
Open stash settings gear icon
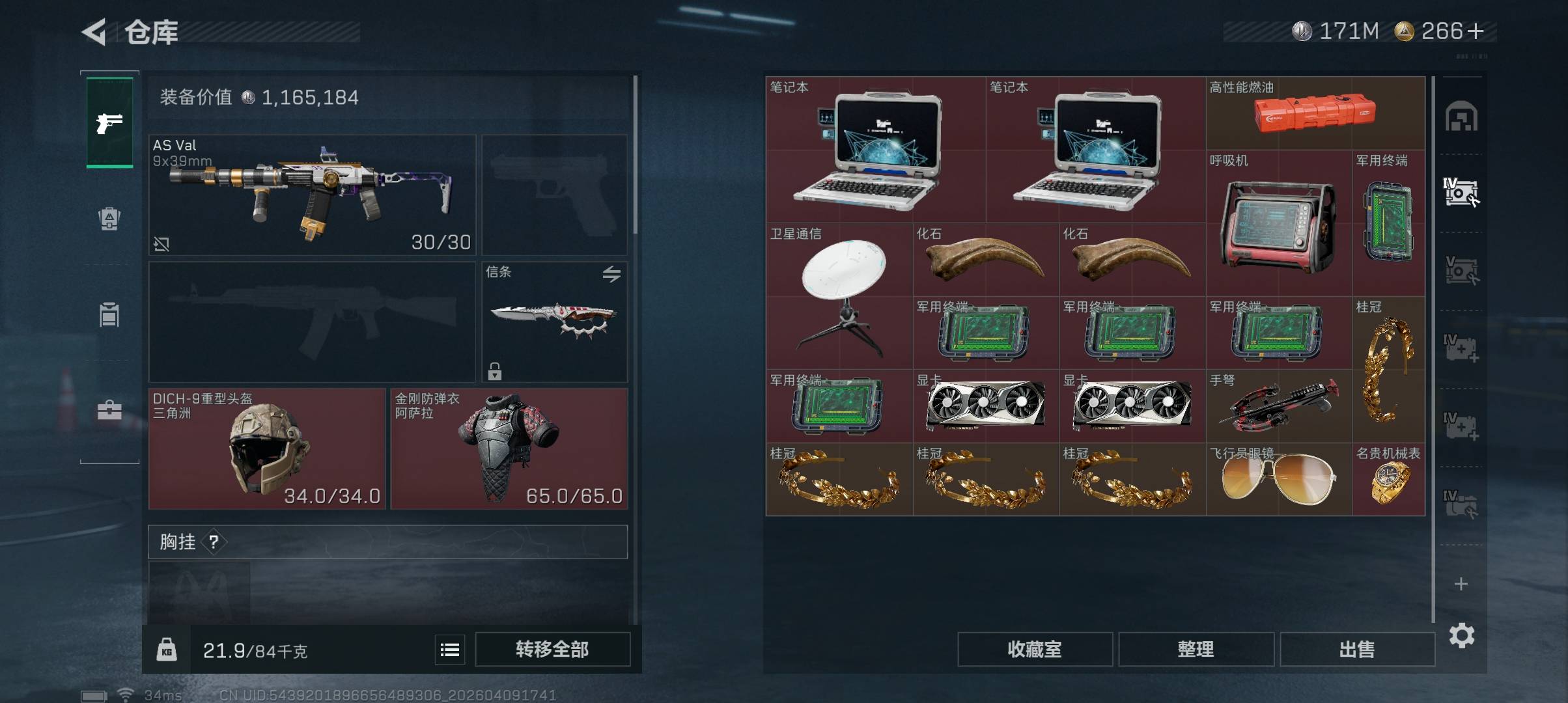point(1461,635)
